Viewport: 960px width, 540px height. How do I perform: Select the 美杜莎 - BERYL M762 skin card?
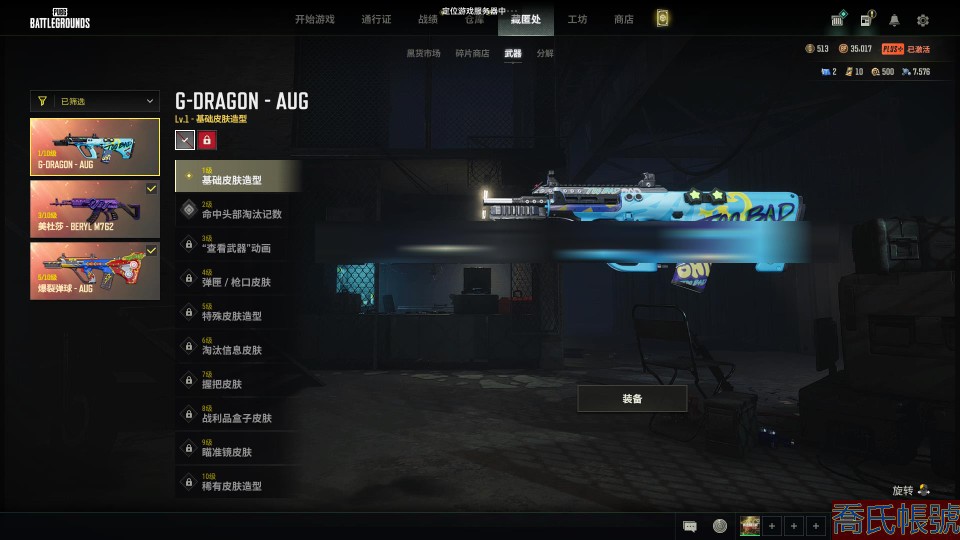tap(95, 208)
